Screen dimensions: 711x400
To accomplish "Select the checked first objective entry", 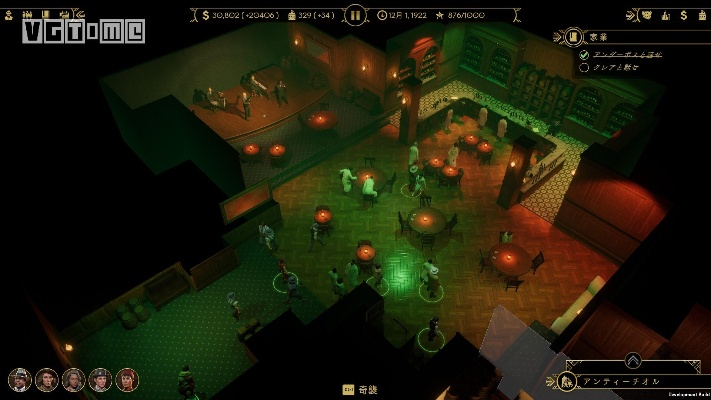I will [624, 54].
